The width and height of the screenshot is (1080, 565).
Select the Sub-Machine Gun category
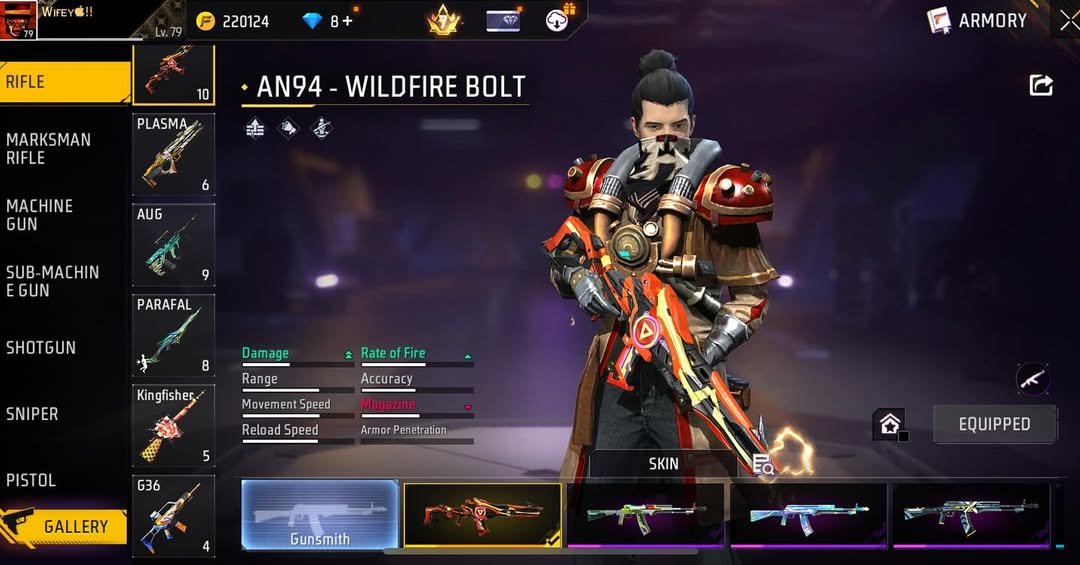[52, 281]
